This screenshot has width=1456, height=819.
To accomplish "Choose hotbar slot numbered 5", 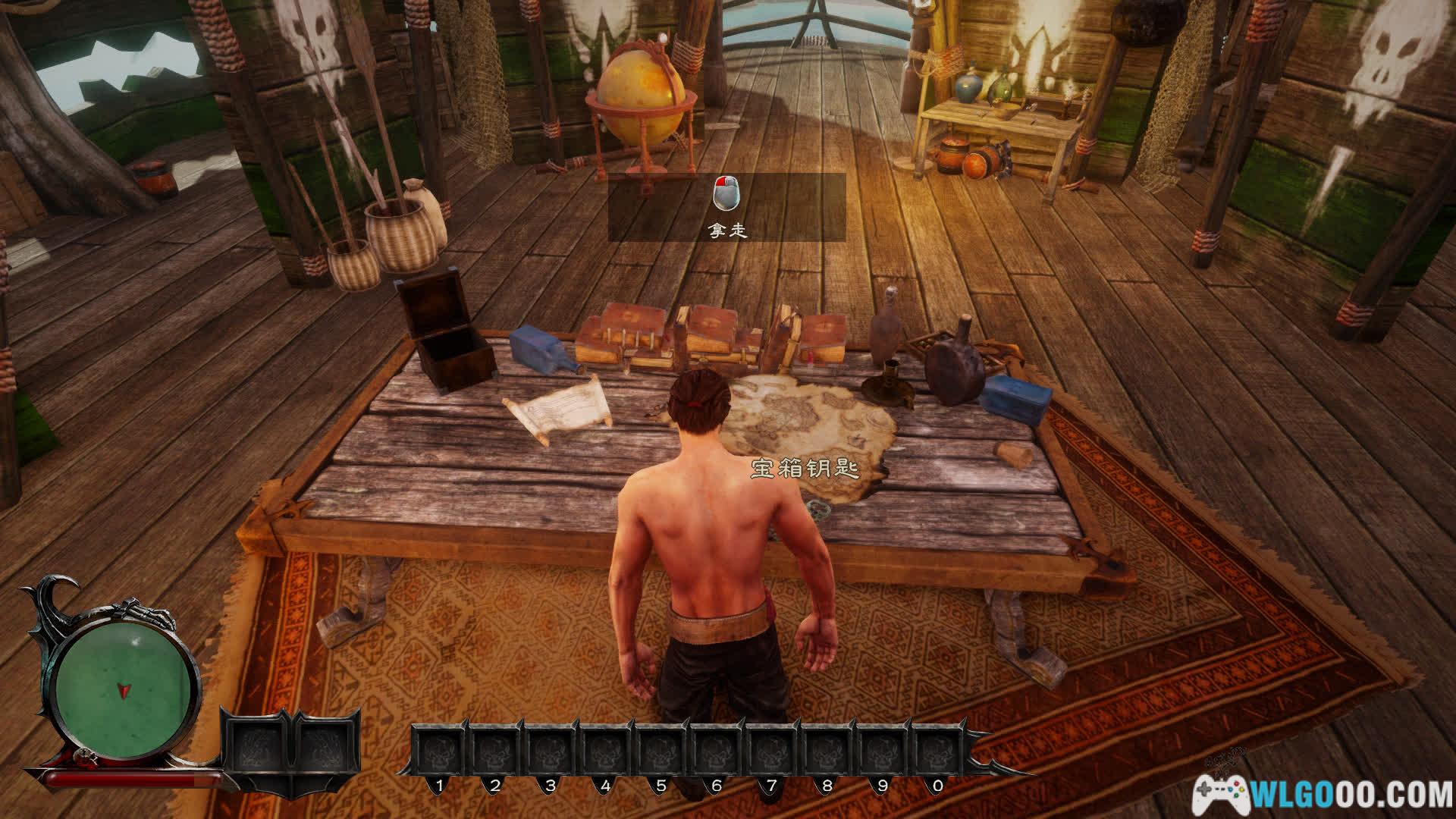I will click(661, 752).
